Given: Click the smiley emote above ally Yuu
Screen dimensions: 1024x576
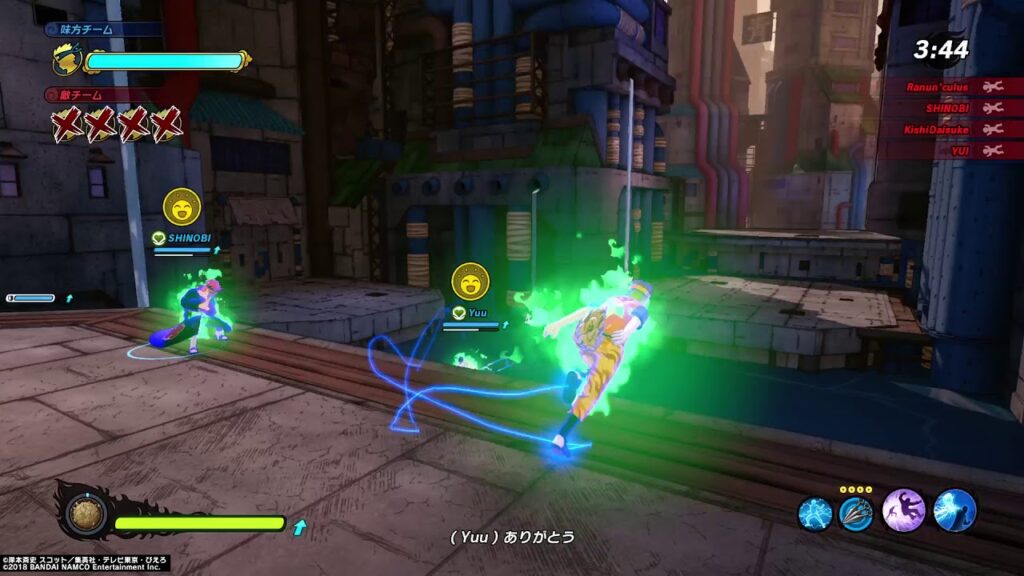Looking at the screenshot, I should tap(470, 282).
